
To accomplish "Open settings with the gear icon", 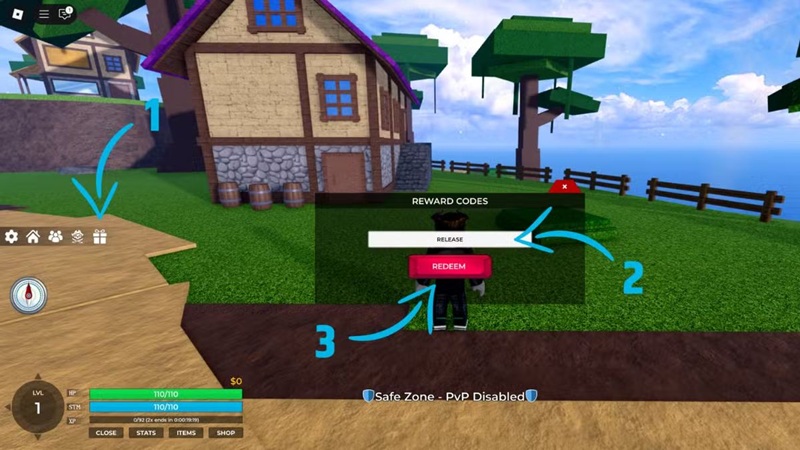I will (x=12, y=237).
